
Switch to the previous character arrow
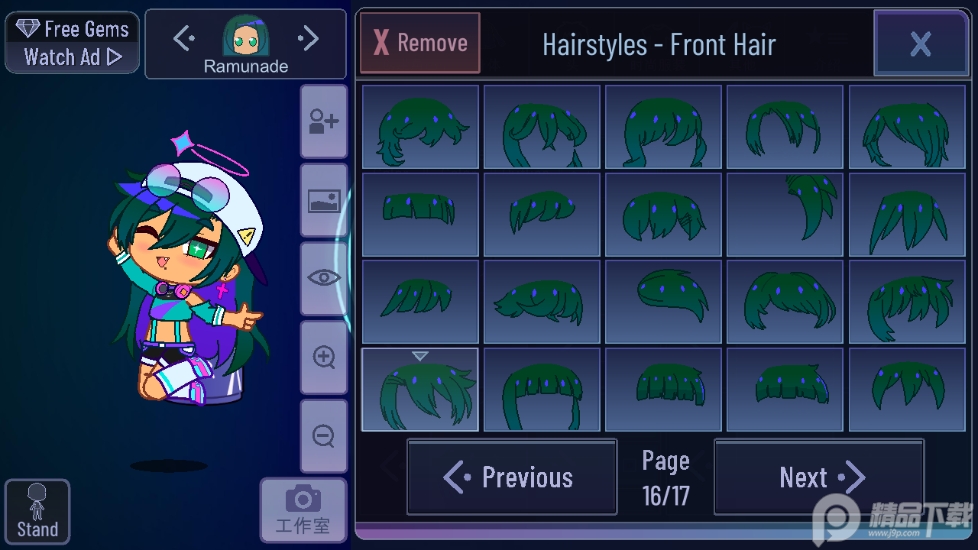[x=183, y=38]
